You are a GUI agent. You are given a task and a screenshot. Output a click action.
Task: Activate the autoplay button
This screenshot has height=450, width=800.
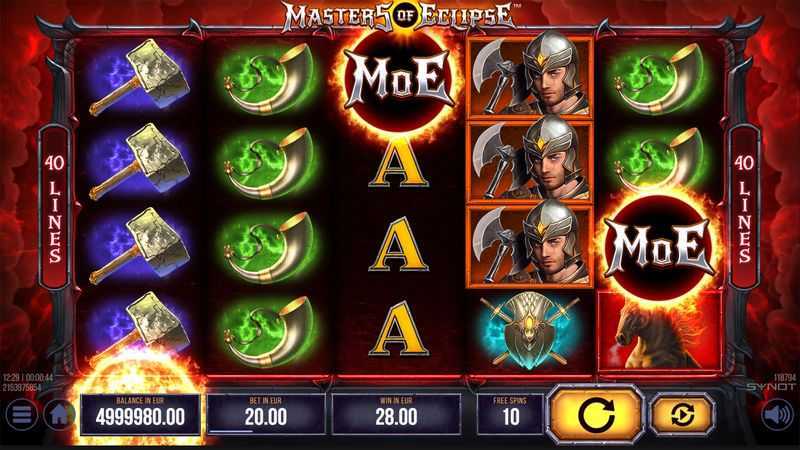(681, 413)
